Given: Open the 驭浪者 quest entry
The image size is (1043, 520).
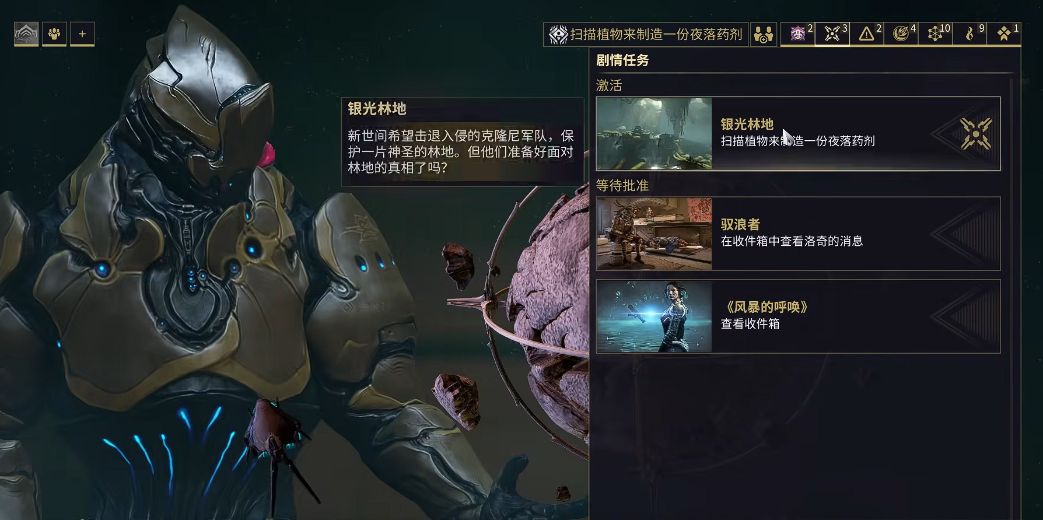Looking at the screenshot, I should click(798, 233).
